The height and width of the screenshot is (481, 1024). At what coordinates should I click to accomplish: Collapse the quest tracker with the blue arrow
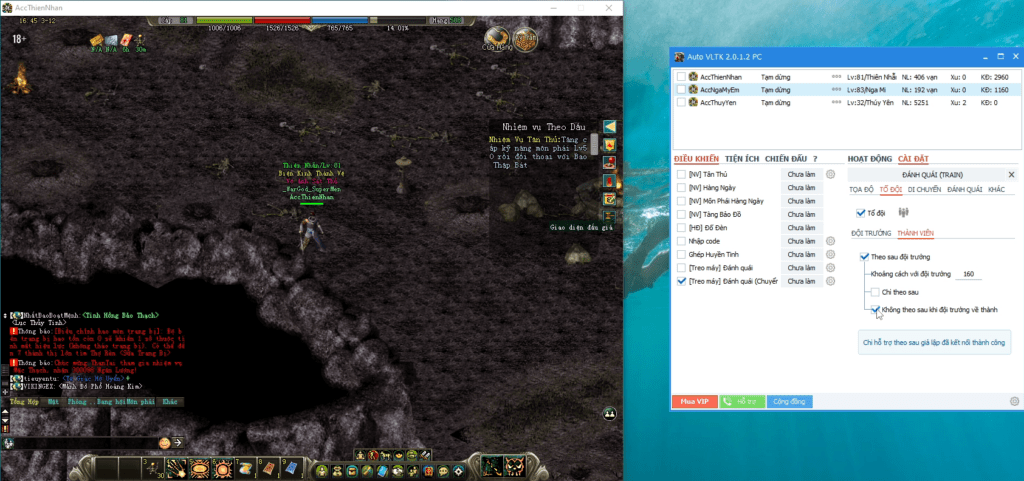click(608, 127)
